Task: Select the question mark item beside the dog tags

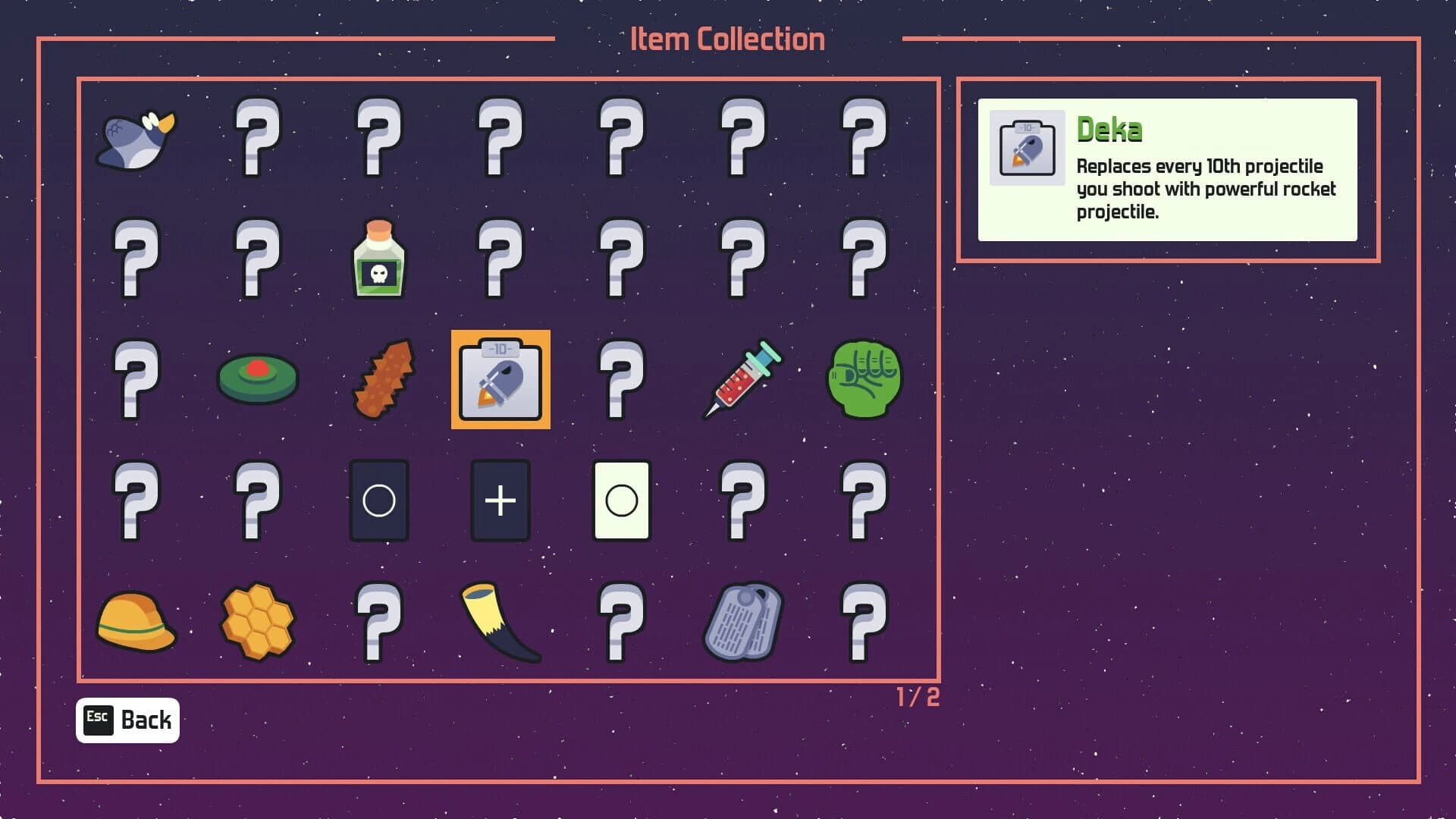Action: [x=862, y=622]
